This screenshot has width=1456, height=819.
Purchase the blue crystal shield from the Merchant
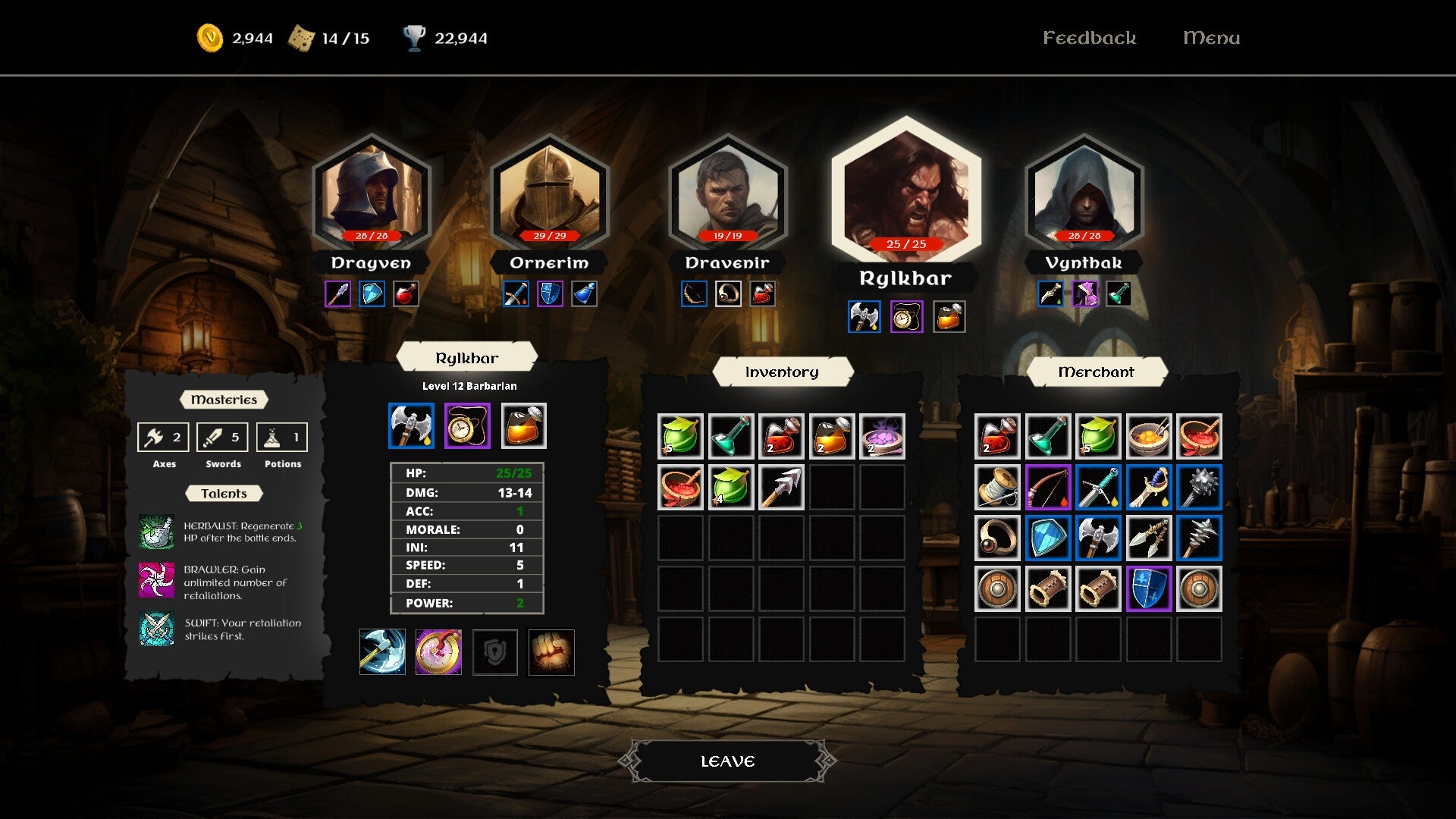pyautogui.click(x=1047, y=538)
